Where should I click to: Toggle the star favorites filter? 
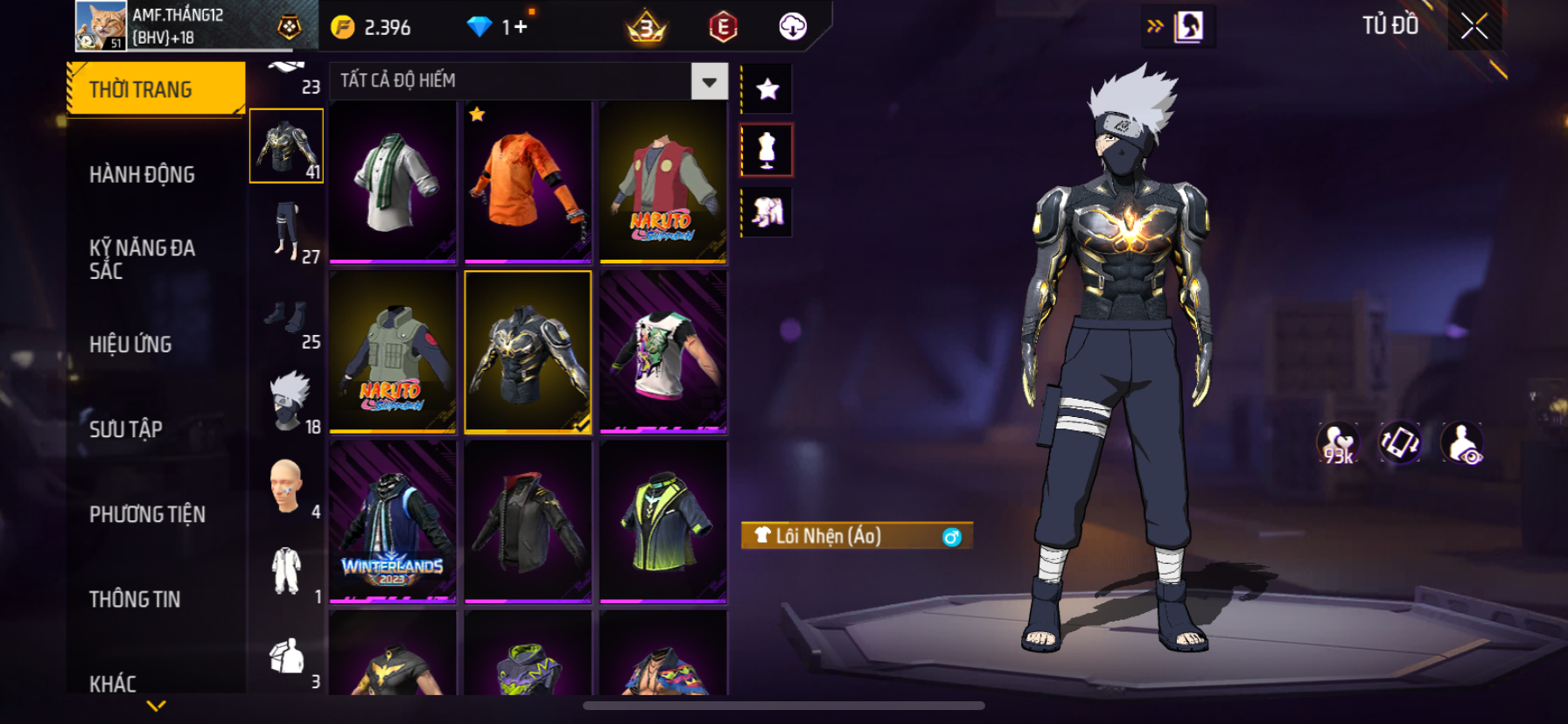click(x=767, y=89)
